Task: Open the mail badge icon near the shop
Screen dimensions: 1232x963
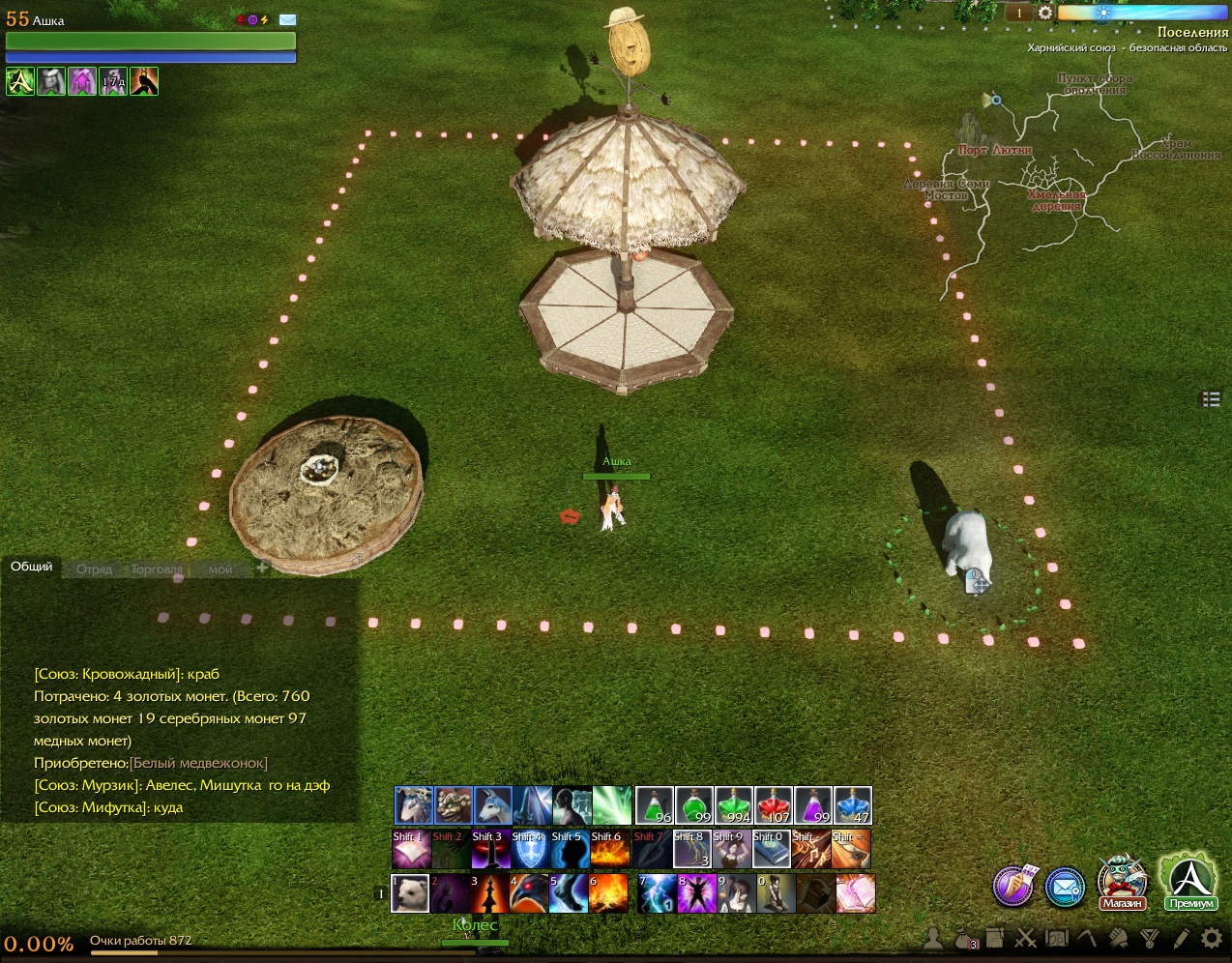Action: pos(1065,887)
